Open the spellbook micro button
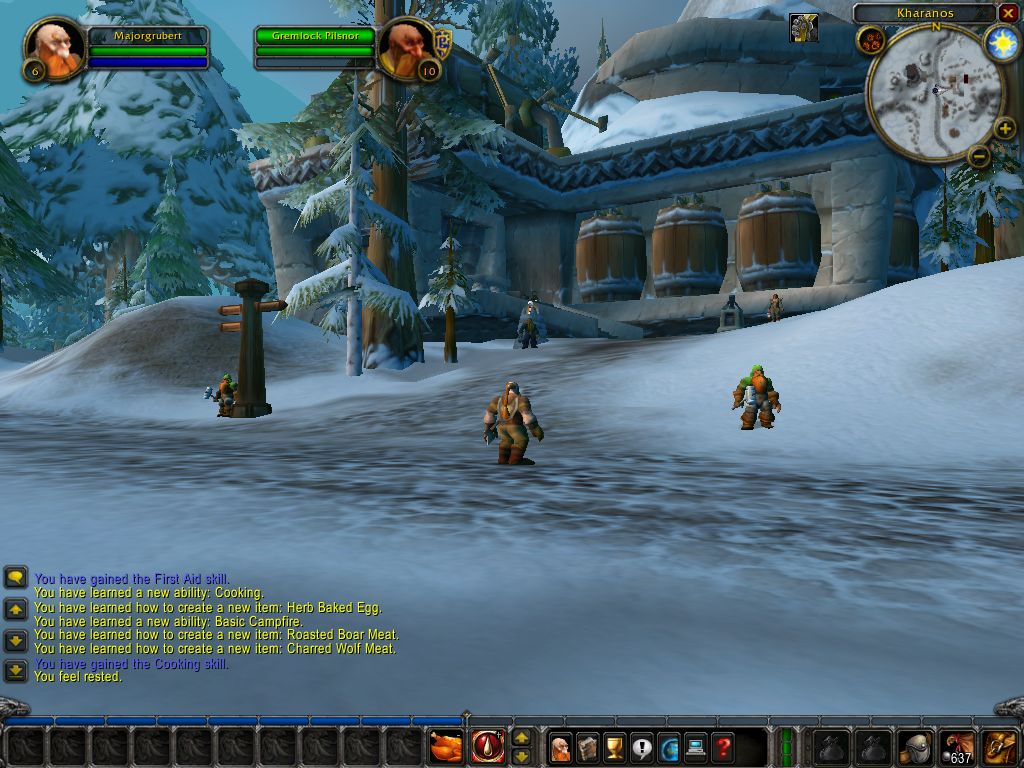The height and width of the screenshot is (768, 1024). click(588, 747)
